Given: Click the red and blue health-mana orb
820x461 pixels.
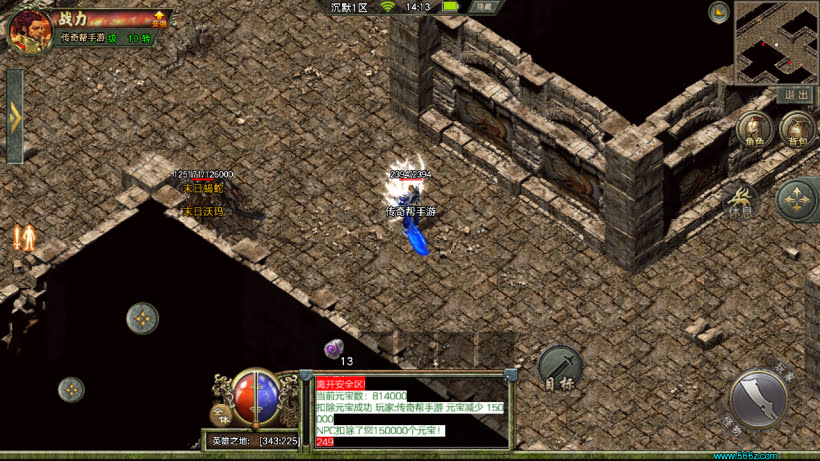Looking at the screenshot, I should click(257, 397).
